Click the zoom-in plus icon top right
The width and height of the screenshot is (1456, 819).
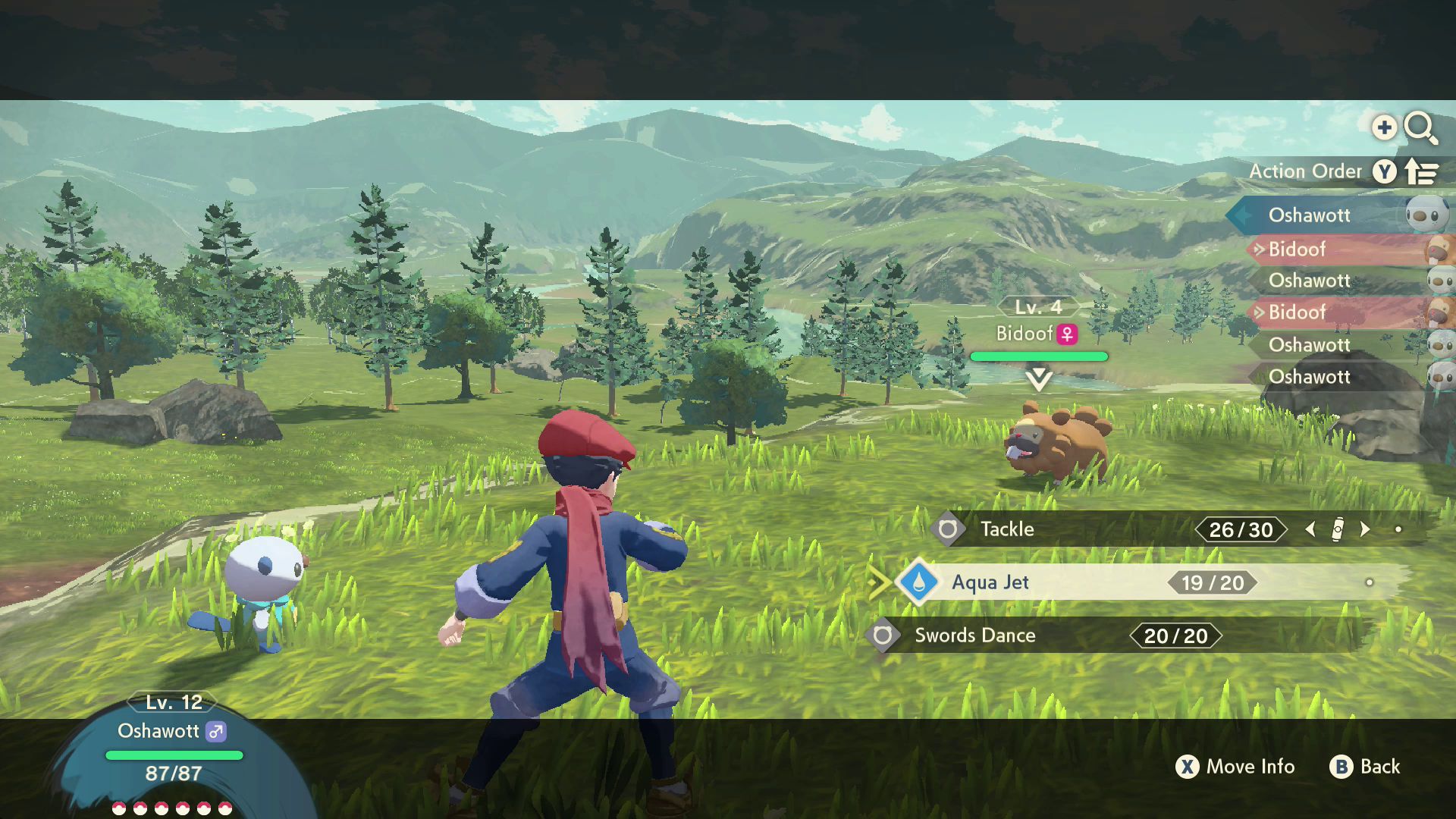coord(1385,127)
